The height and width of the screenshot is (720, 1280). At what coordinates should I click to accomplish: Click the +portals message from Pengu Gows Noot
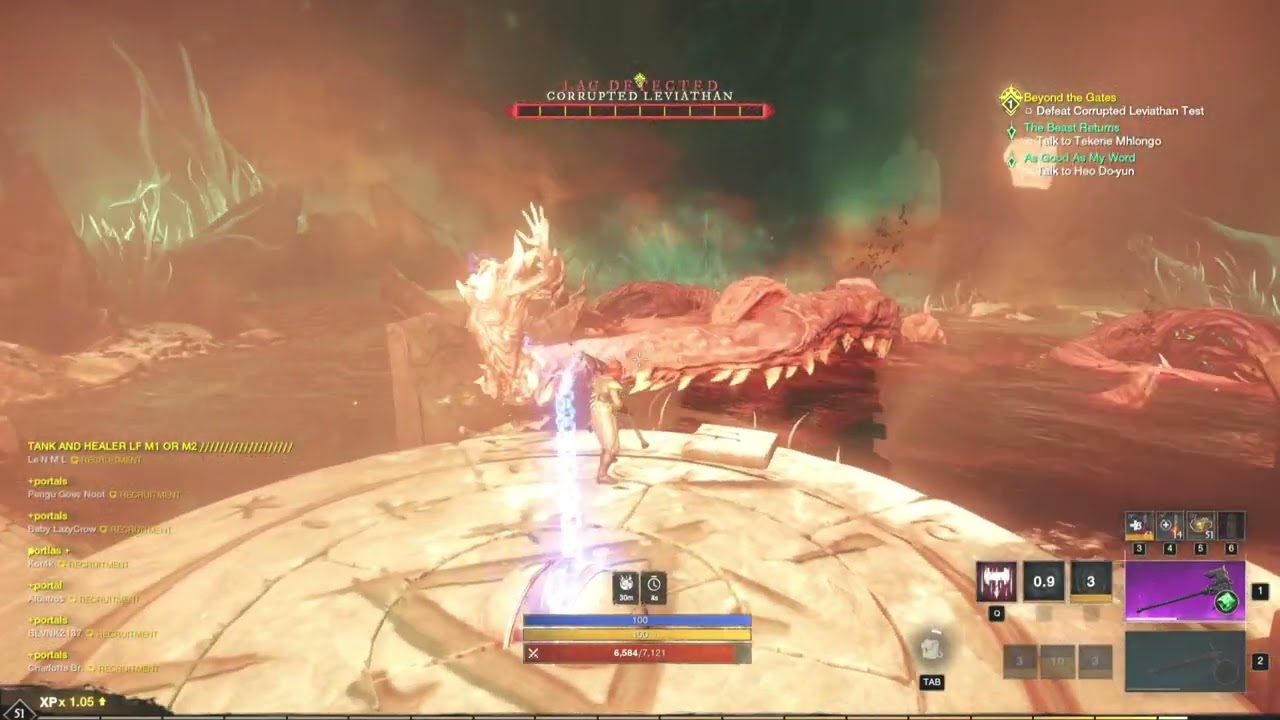coord(49,481)
